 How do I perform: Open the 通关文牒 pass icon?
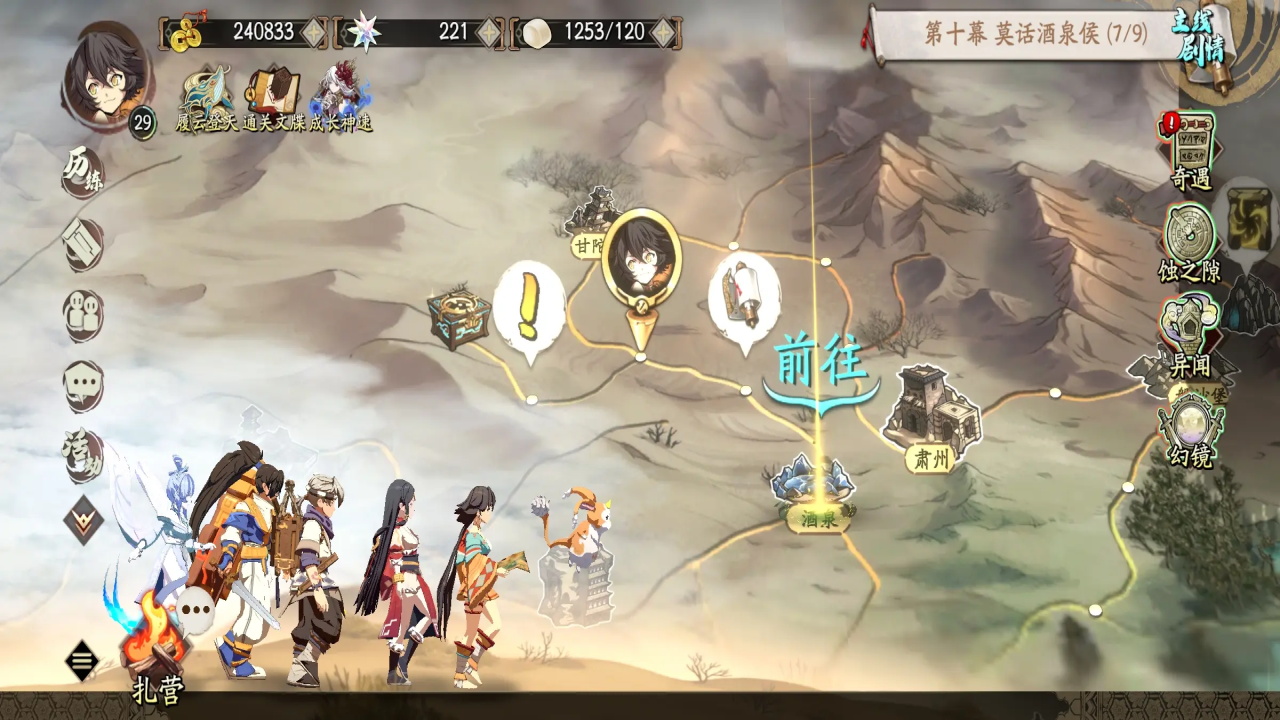tap(272, 95)
